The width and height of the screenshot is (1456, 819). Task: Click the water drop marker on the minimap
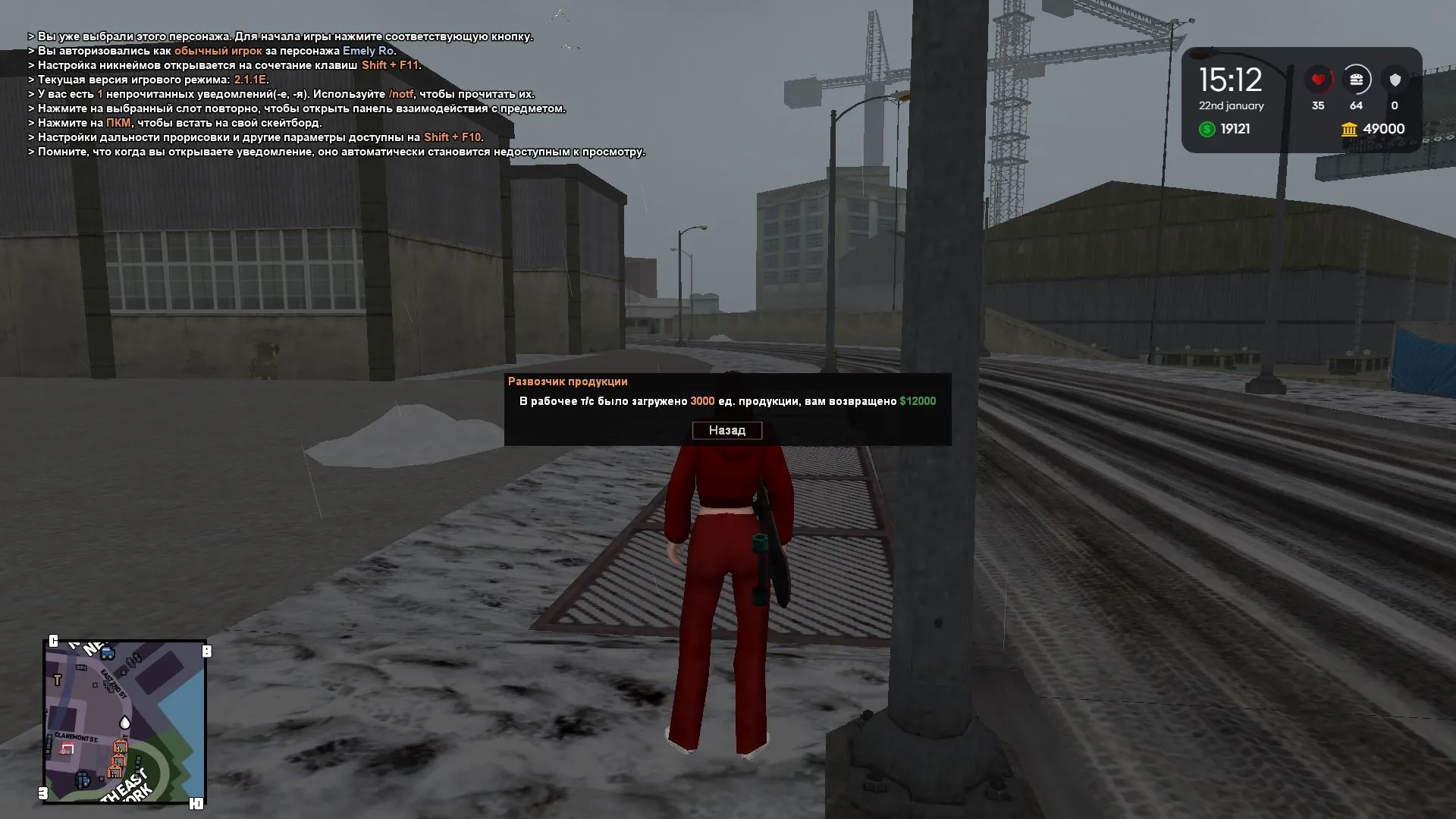pyautogui.click(x=124, y=723)
